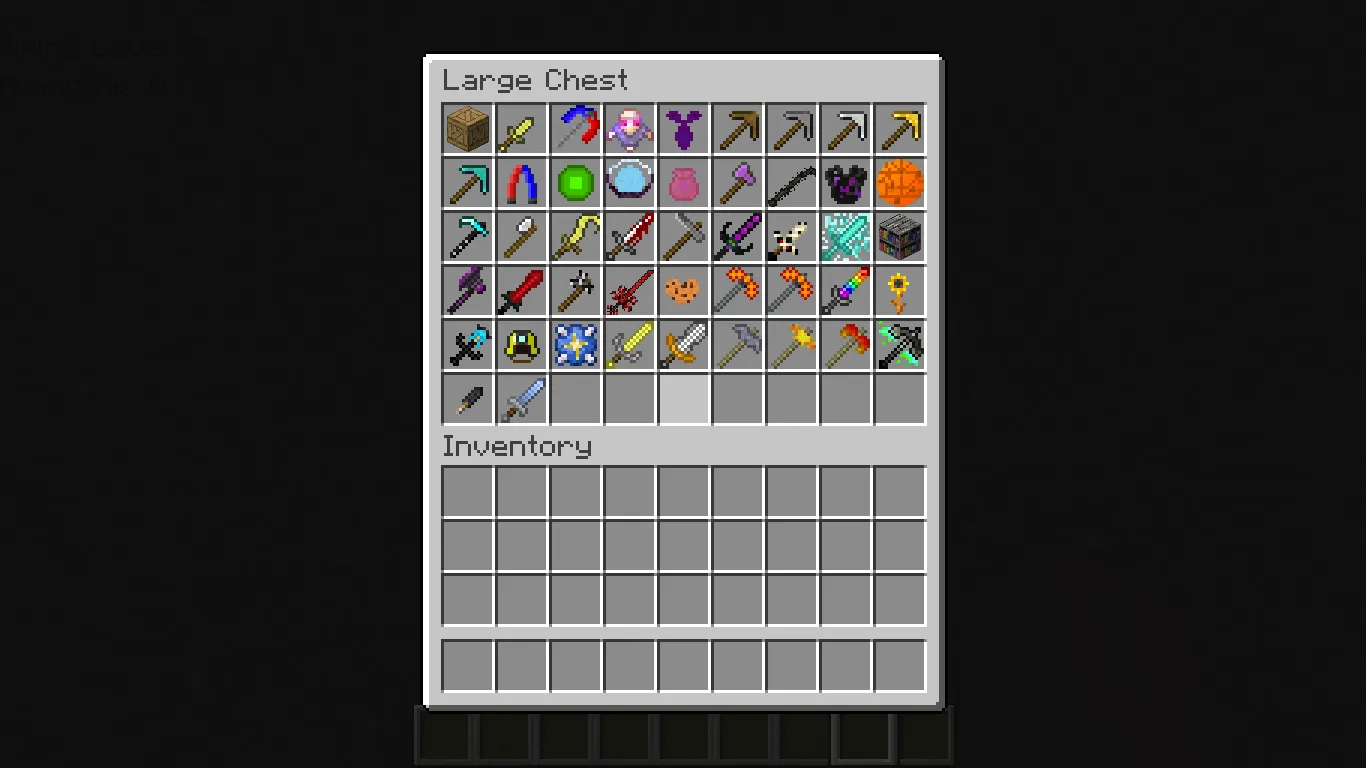Click the first empty Inventory slot
Screen dimensions: 1366x768
467,491
